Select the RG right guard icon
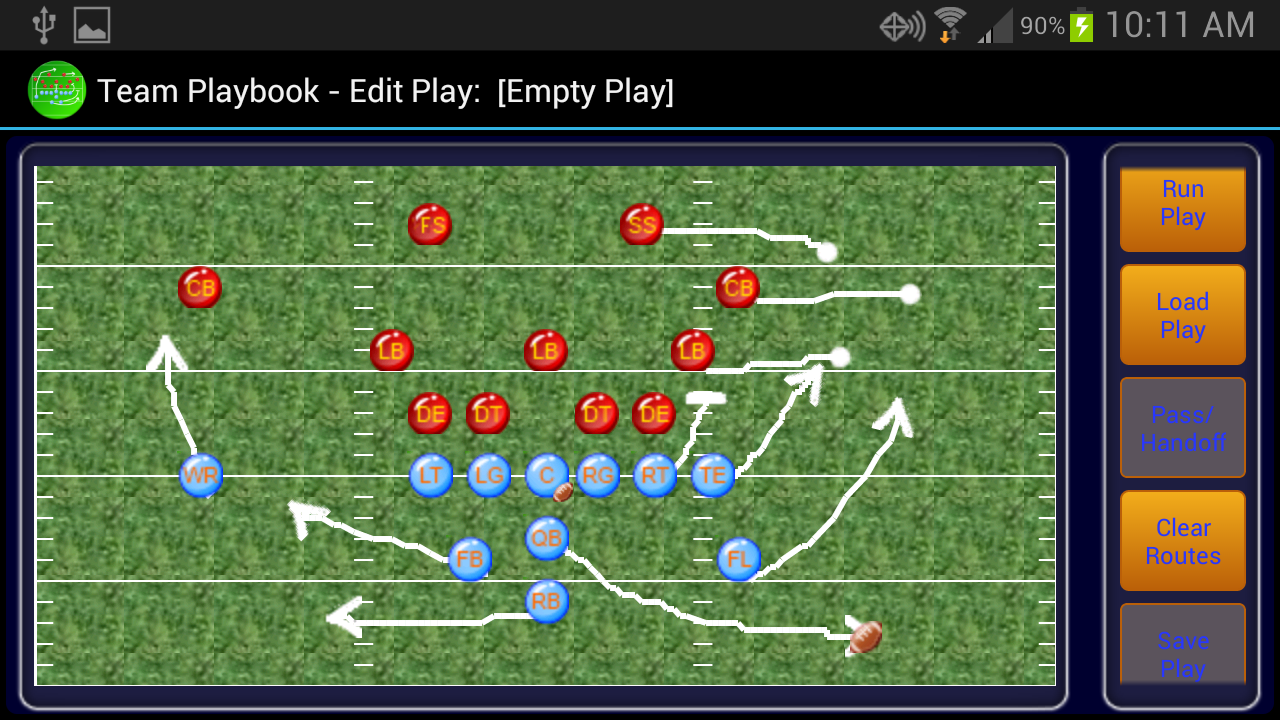Screen dimensions: 1280x720 point(597,476)
